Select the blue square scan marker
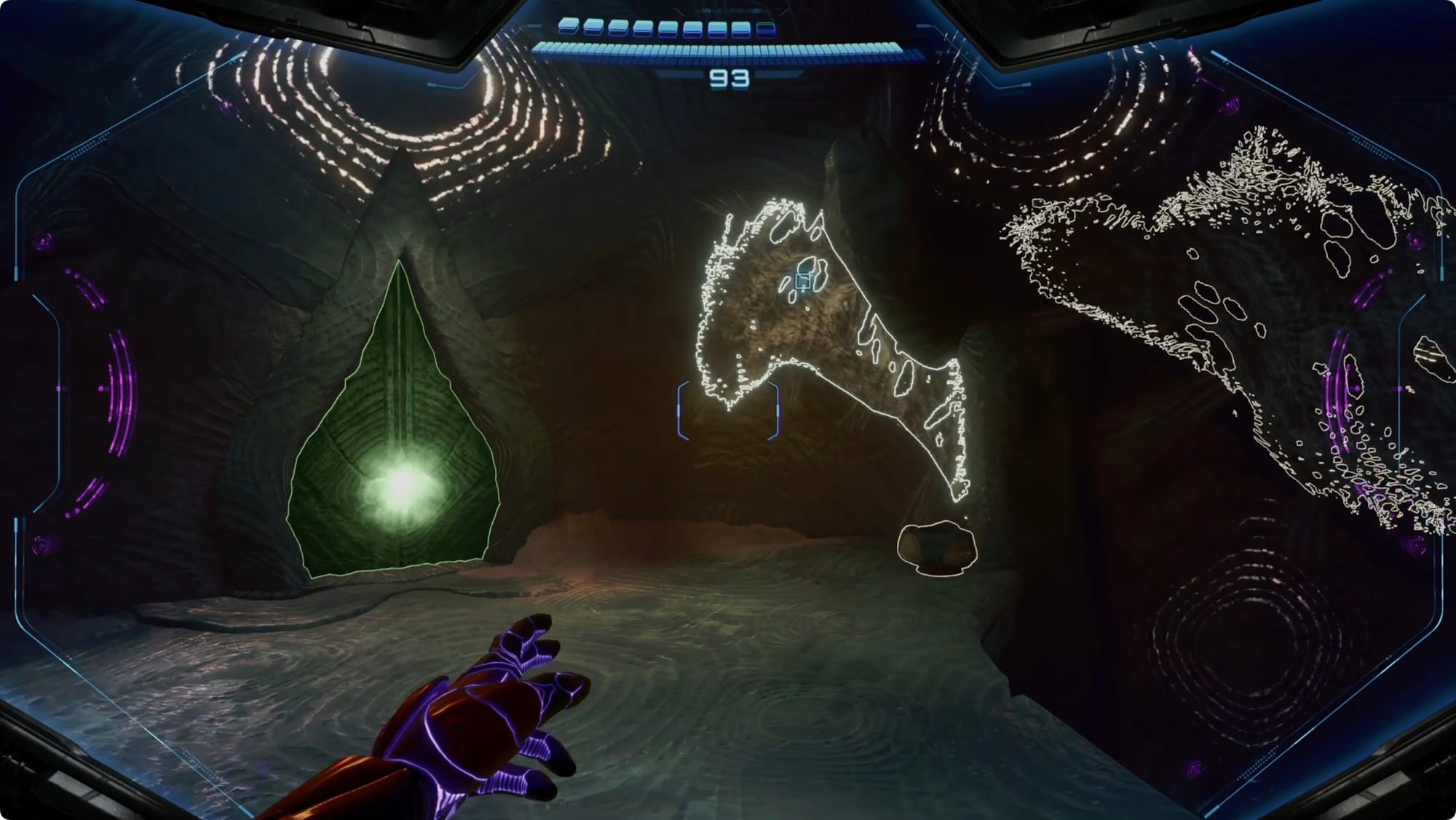1456x820 pixels. coord(803,282)
